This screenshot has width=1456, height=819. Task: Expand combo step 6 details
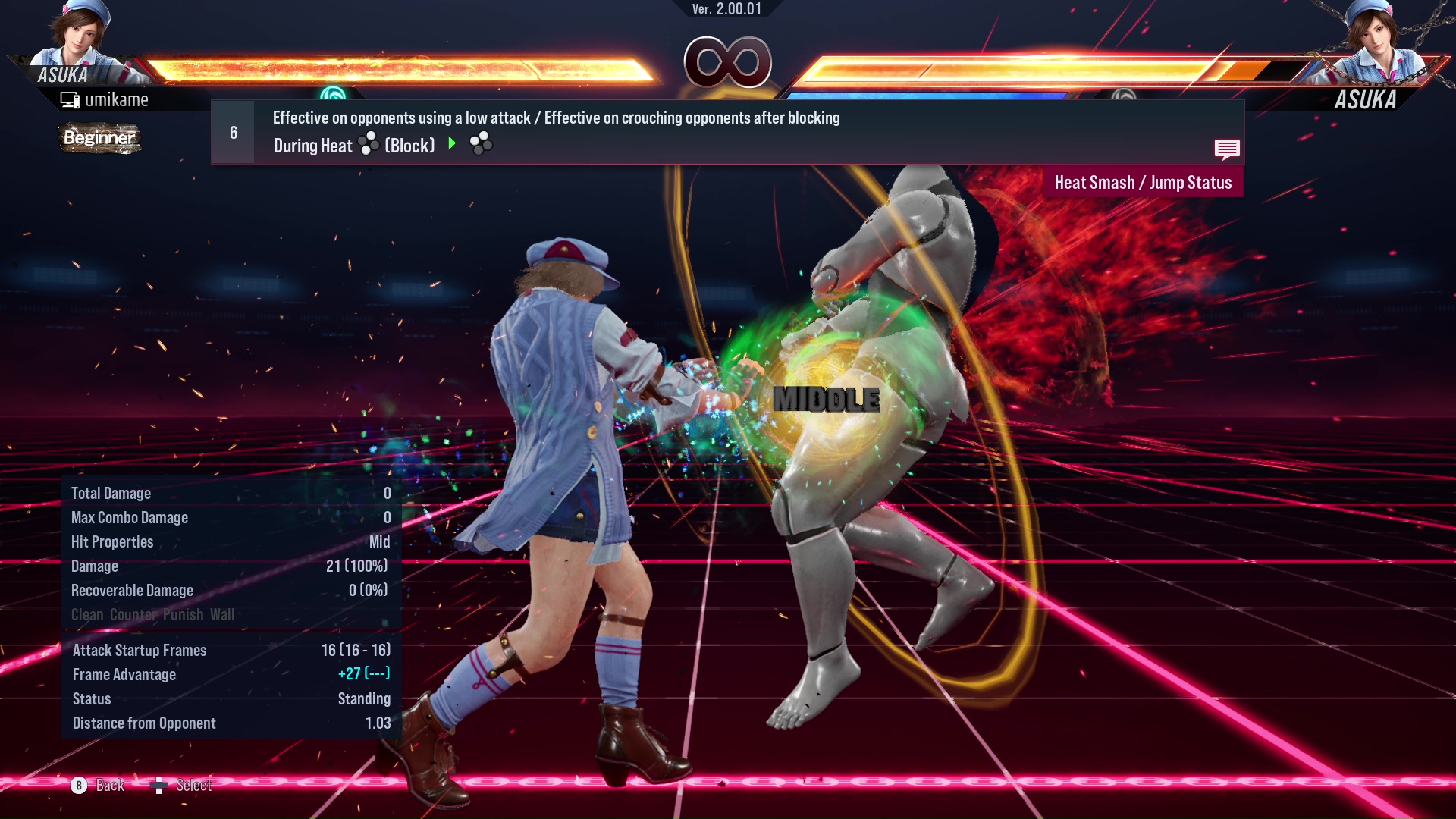coord(232,131)
